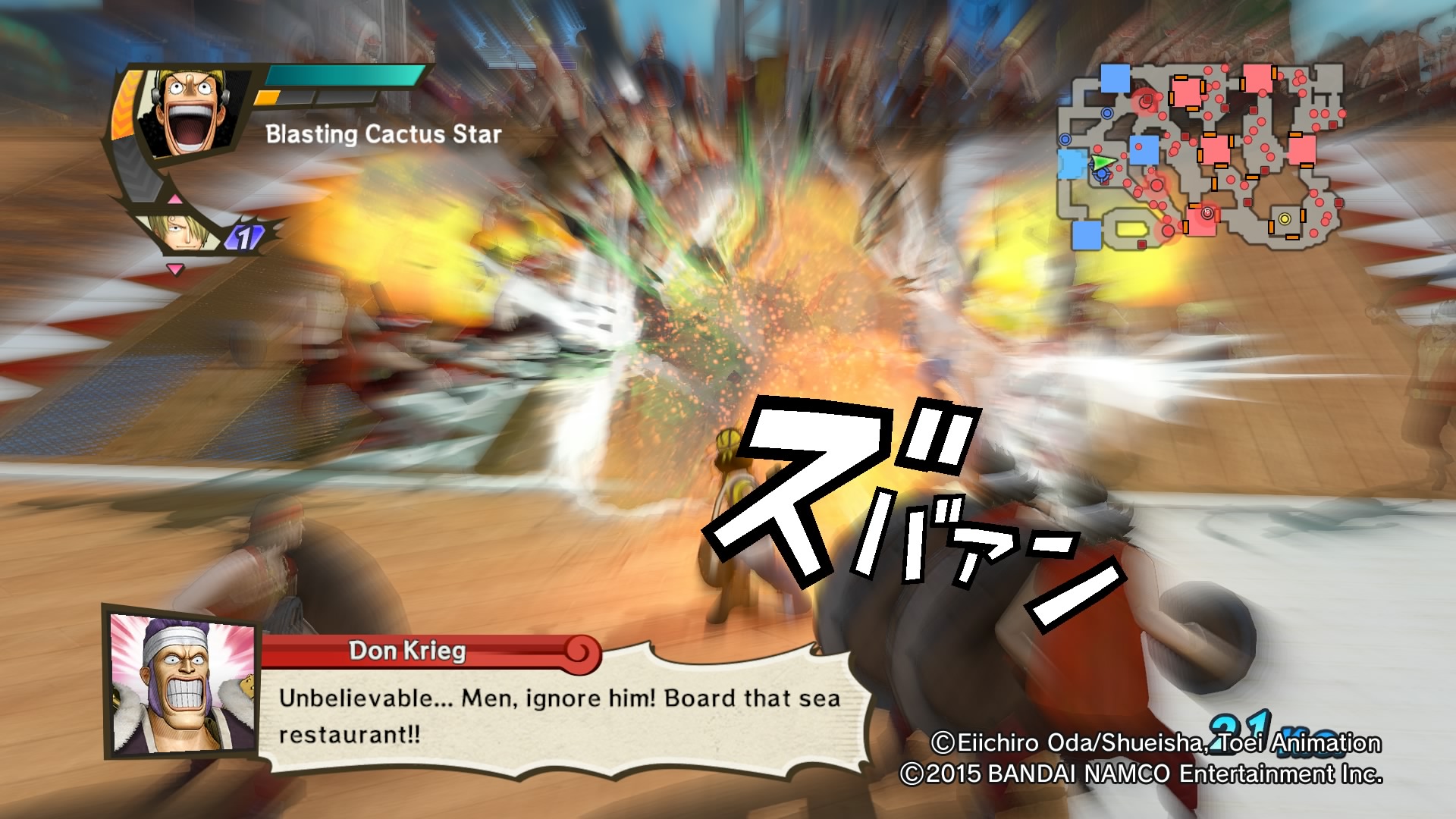
Task: Select the yellow objective circle on the minimap
Action: coord(1284,219)
